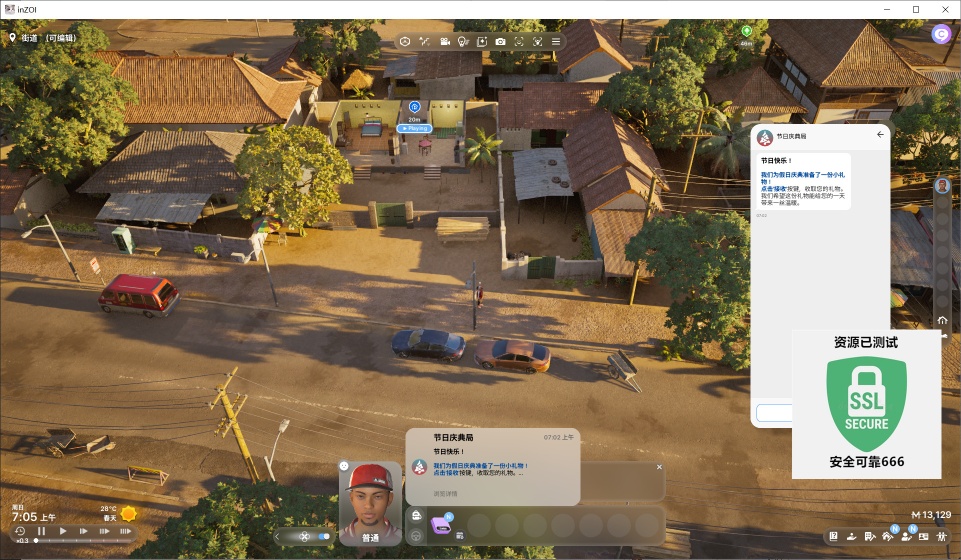Toggle the lightbulb lighting option

point(462,41)
